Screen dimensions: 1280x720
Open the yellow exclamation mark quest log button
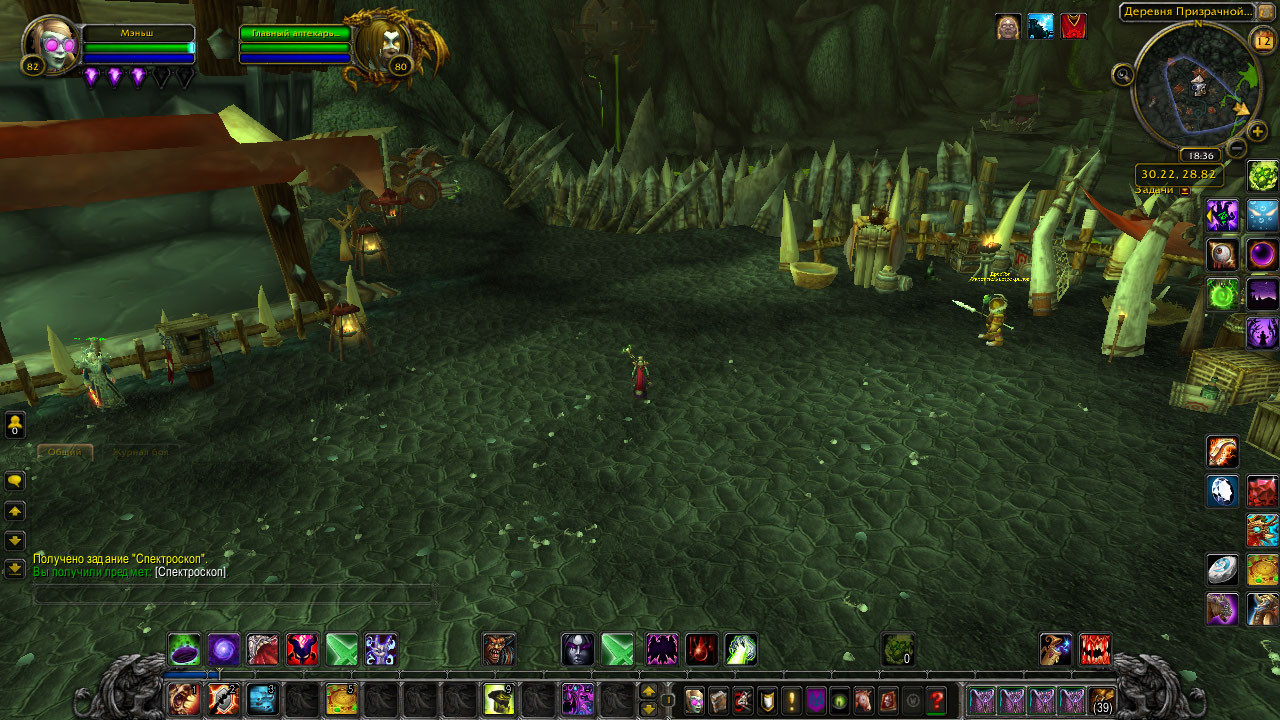791,700
